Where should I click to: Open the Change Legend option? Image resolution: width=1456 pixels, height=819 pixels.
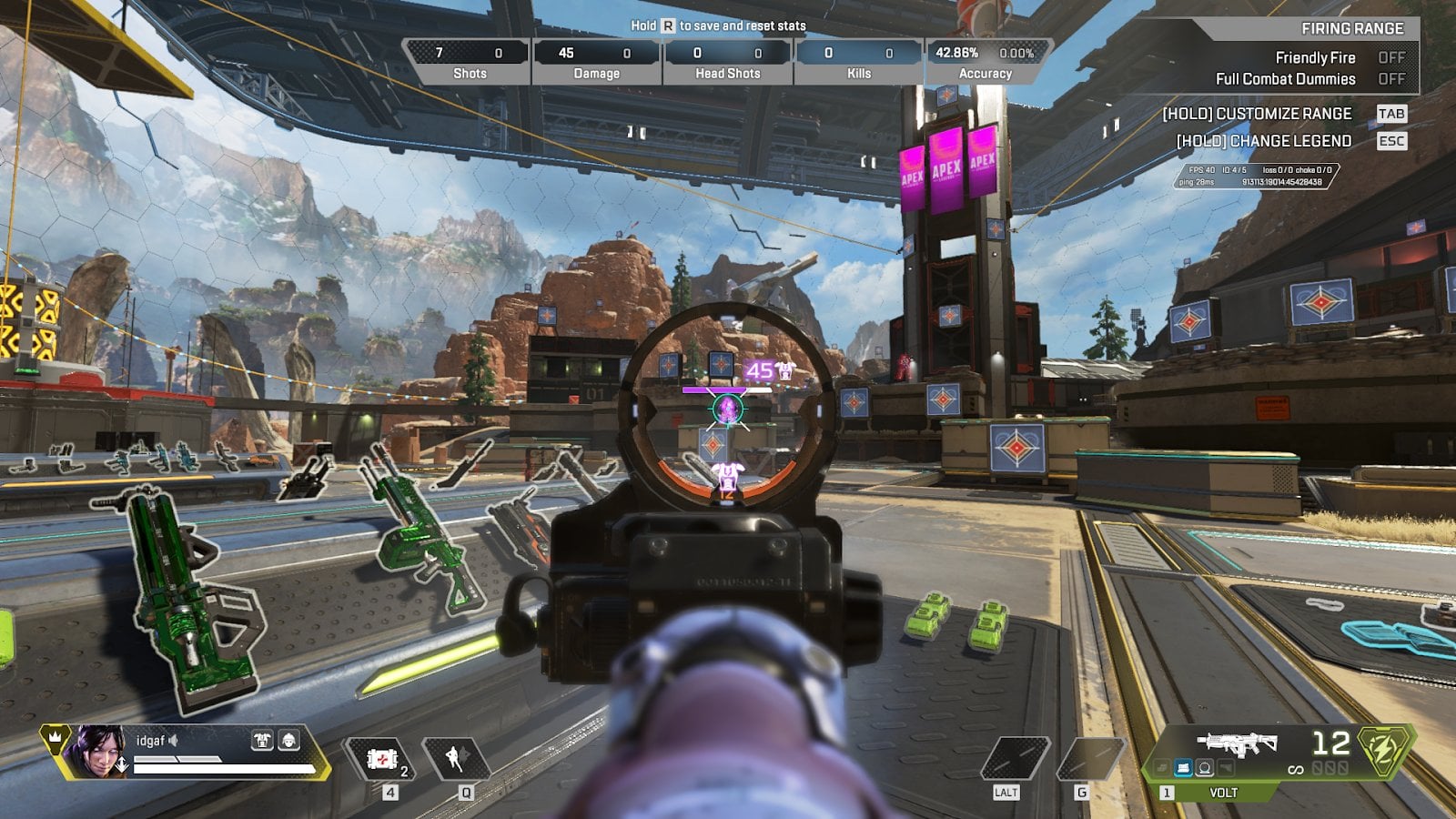click(x=1390, y=141)
